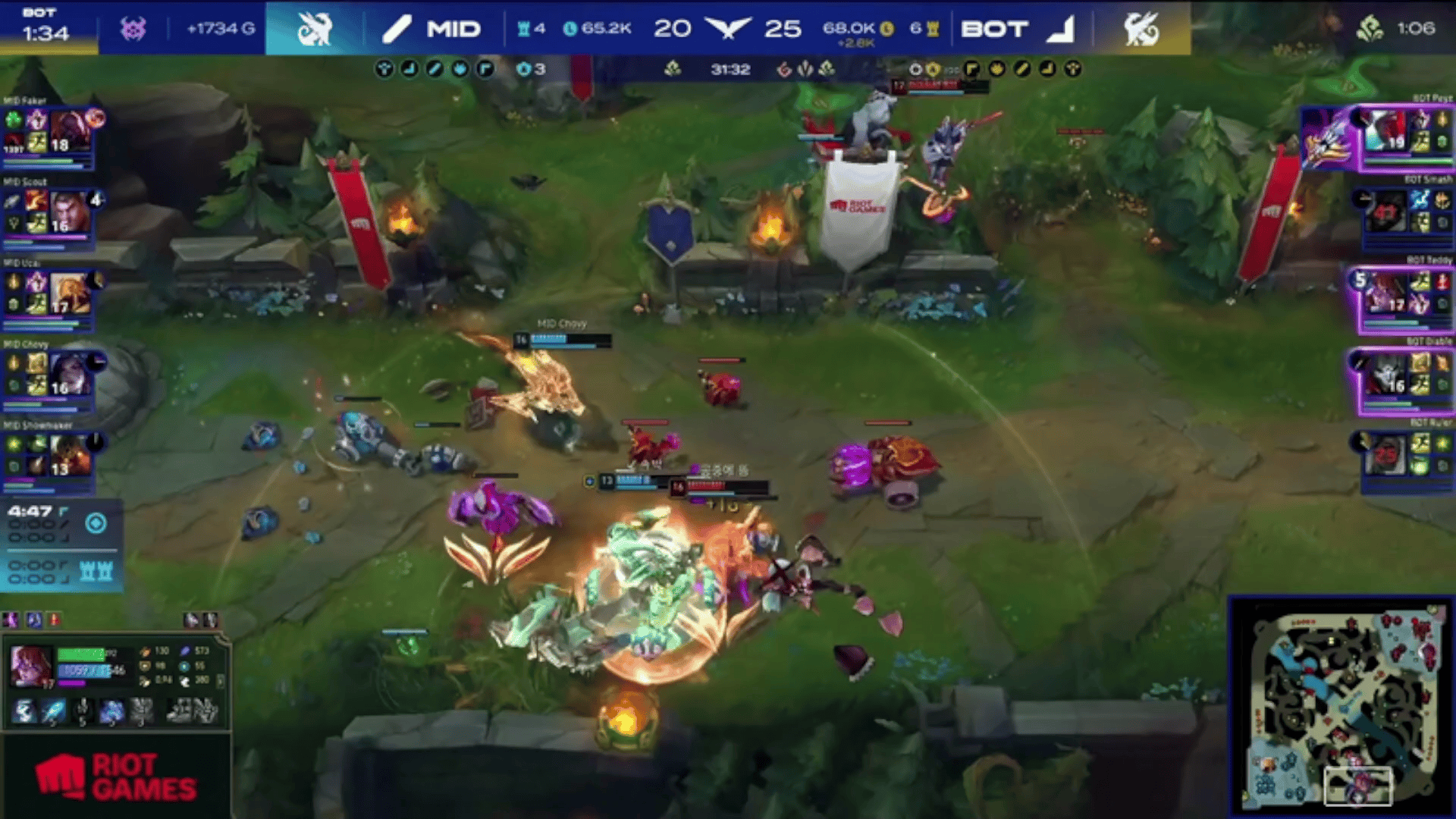Image resolution: width=1456 pixels, height=819 pixels.
Task: Select MID Faker's champion portrait
Action: tap(70, 130)
